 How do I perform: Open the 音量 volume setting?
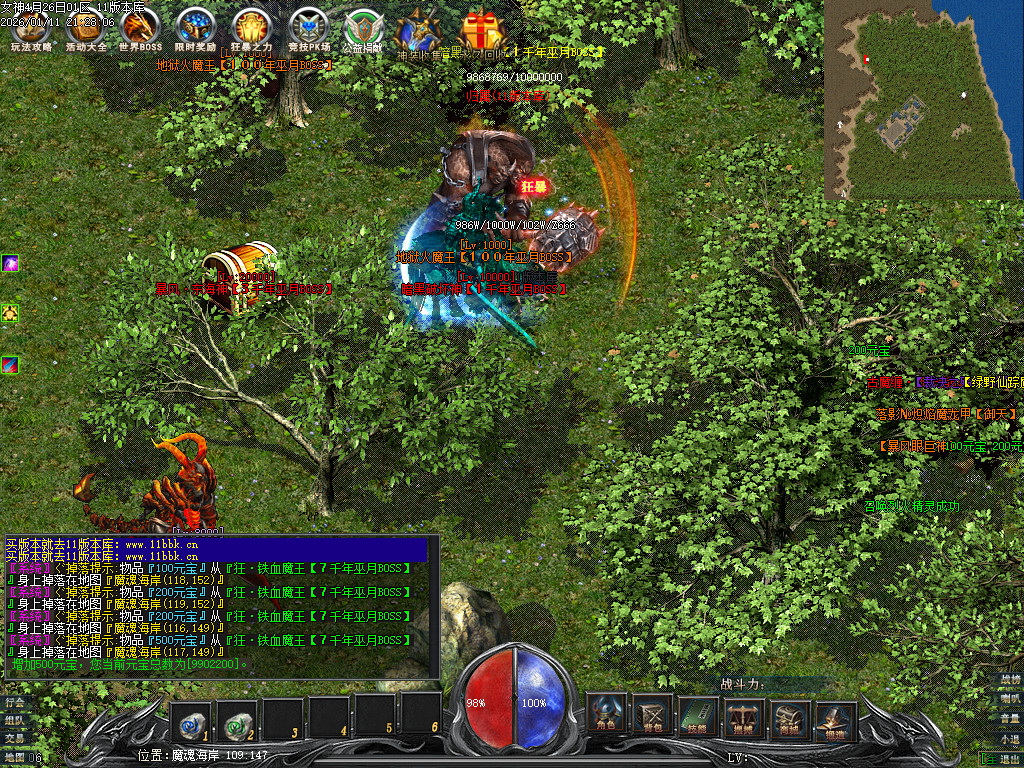click(x=1010, y=718)
